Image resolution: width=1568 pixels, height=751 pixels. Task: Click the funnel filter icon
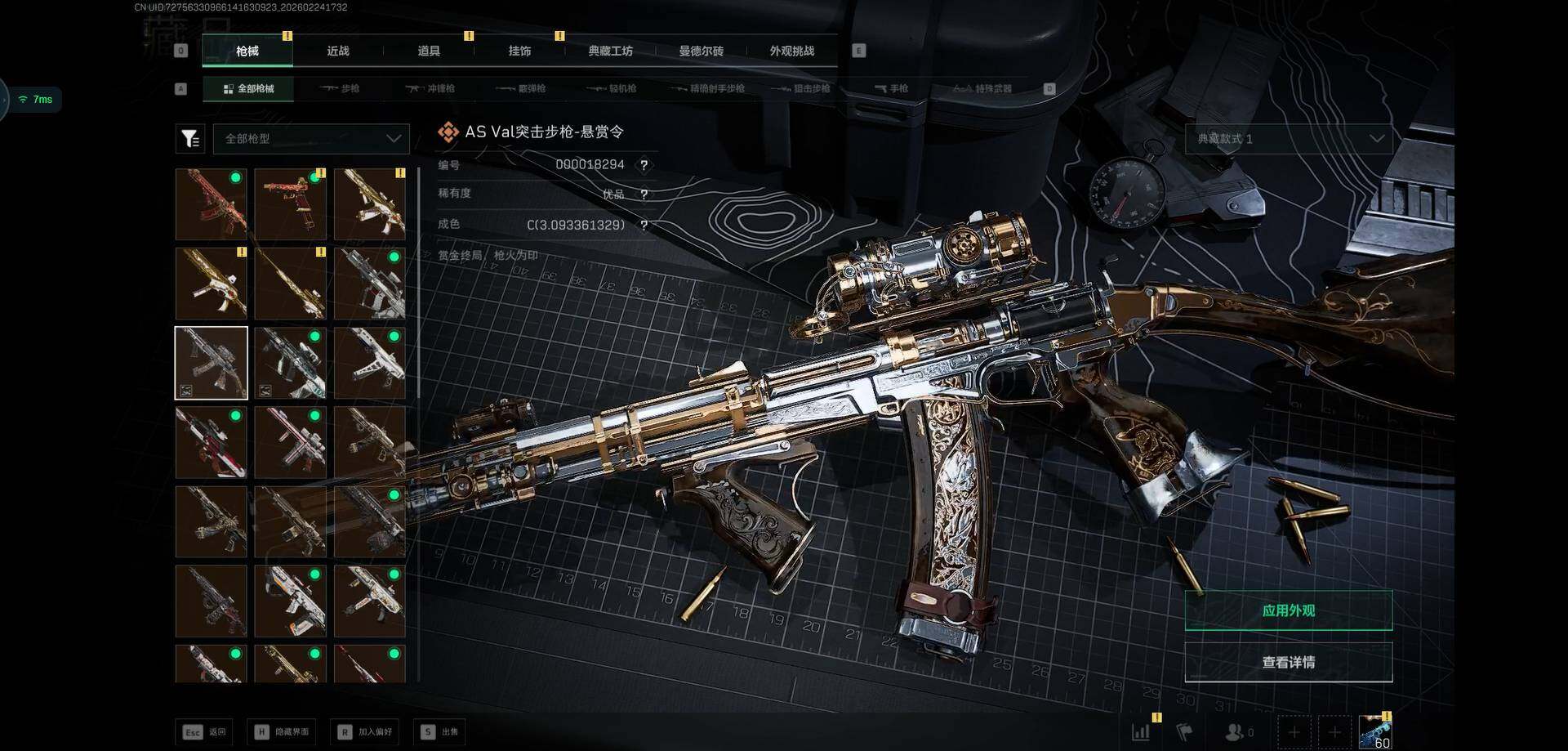(190, 139)
